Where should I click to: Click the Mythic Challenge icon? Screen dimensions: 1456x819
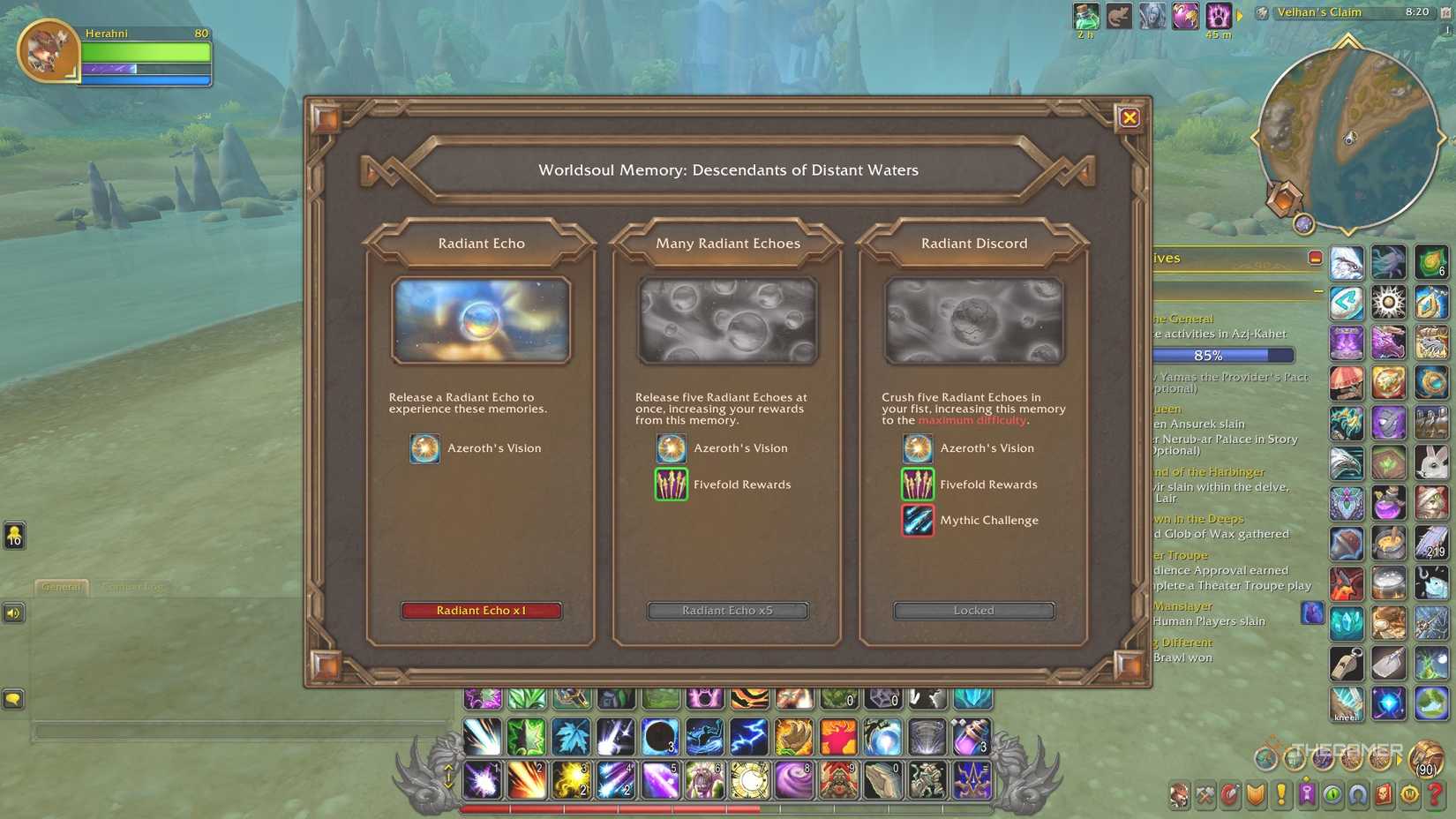918,520
